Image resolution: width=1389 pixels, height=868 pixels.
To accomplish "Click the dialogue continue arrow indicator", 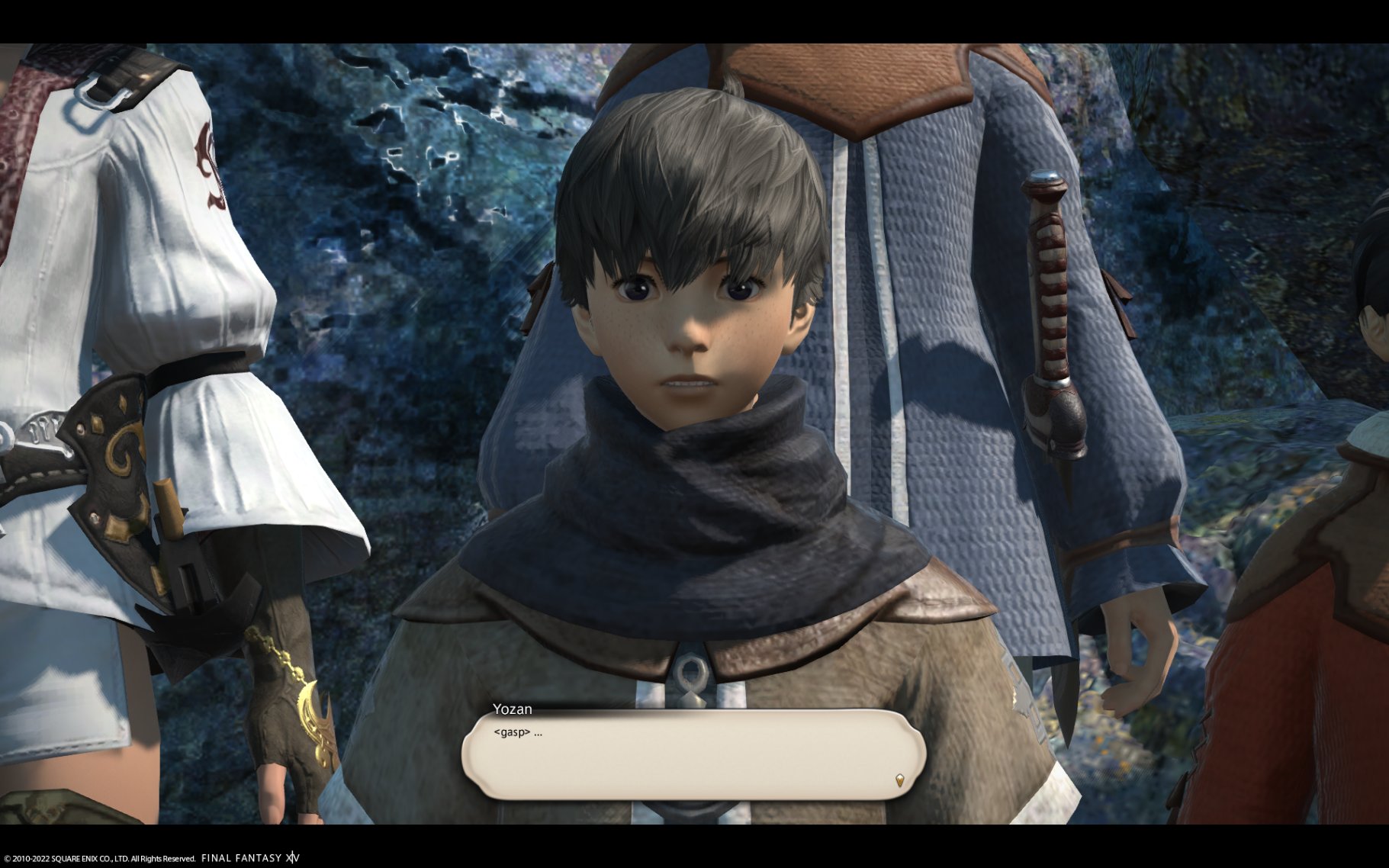I will click(899, 780).
